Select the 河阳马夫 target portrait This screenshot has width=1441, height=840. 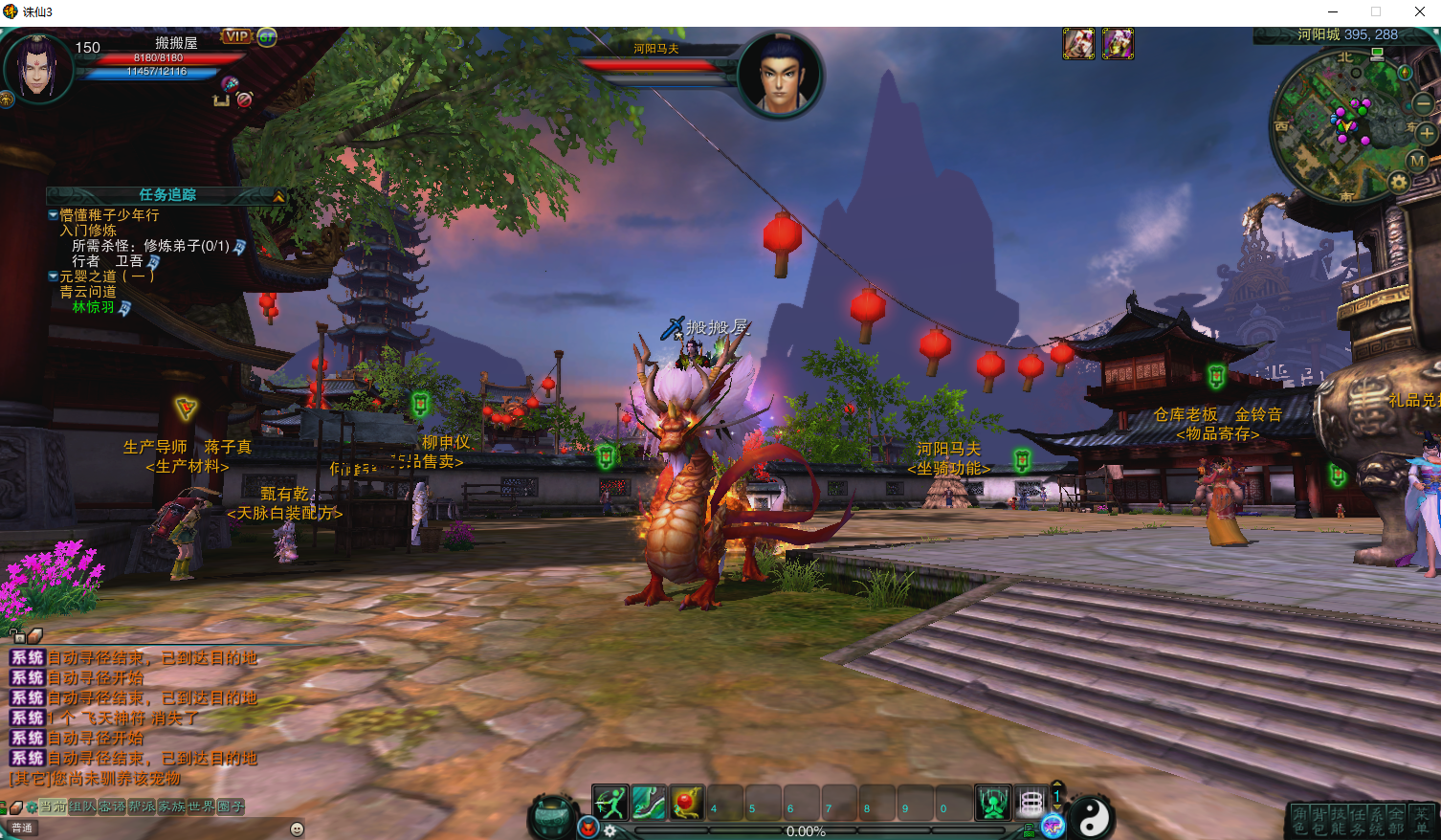click(781, 75)
